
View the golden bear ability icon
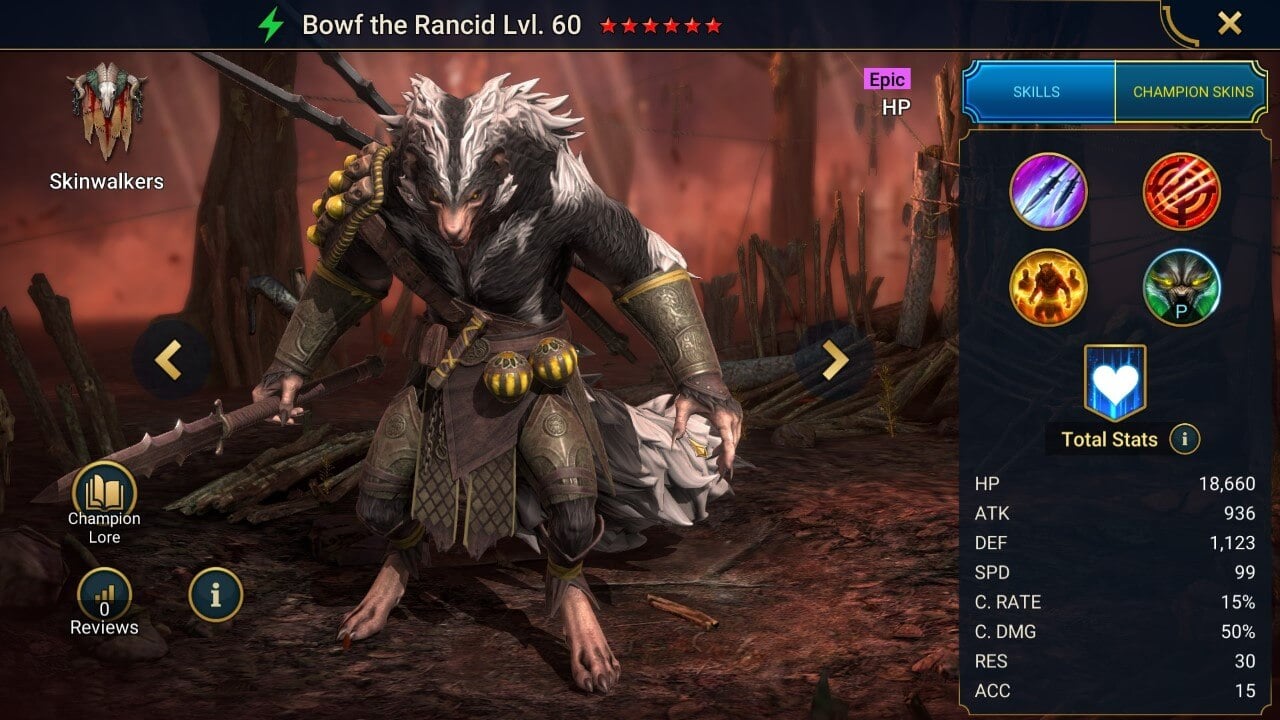[1049, 287]
